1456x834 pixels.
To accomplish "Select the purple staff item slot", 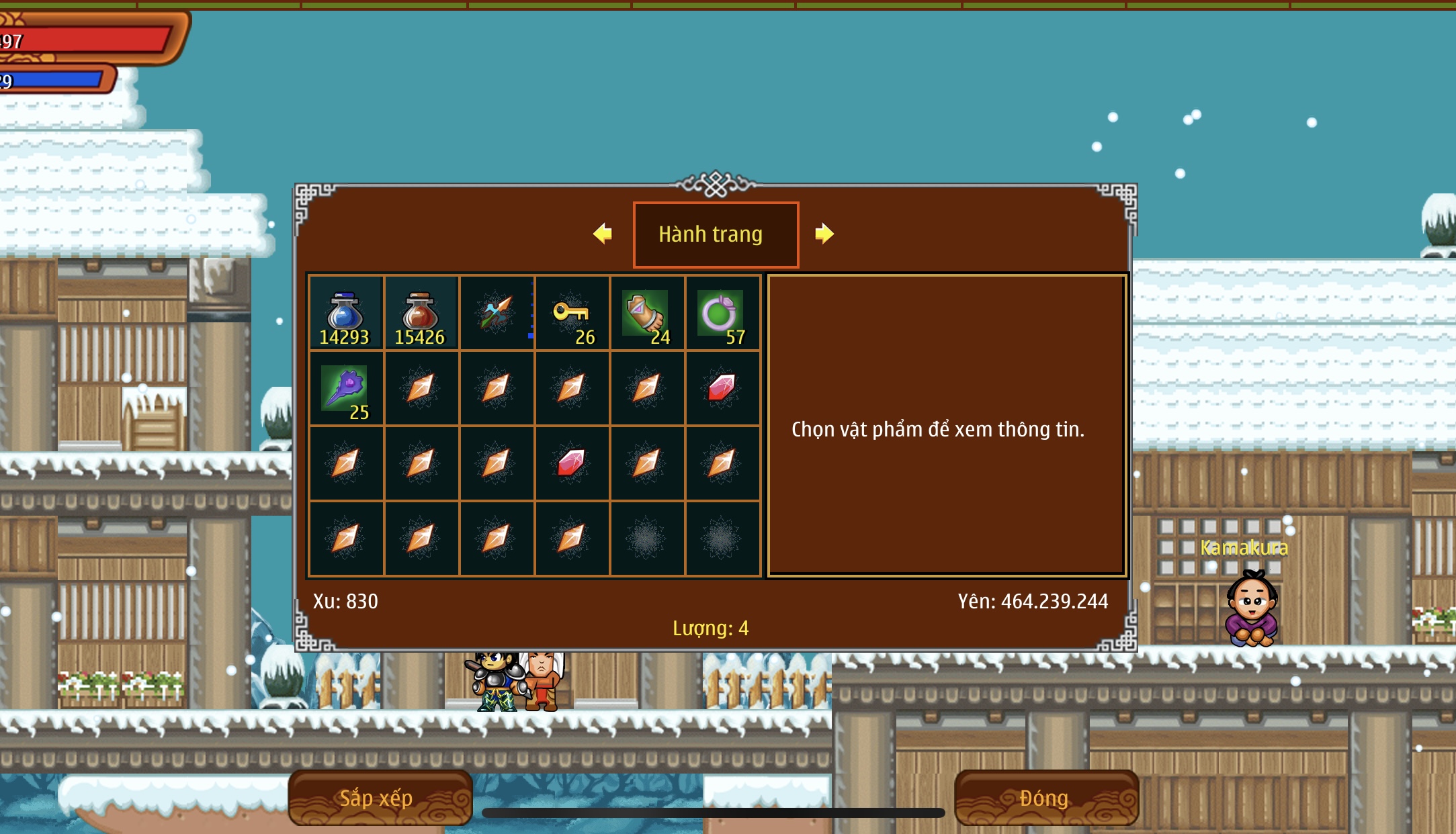I will click(345, 388).
